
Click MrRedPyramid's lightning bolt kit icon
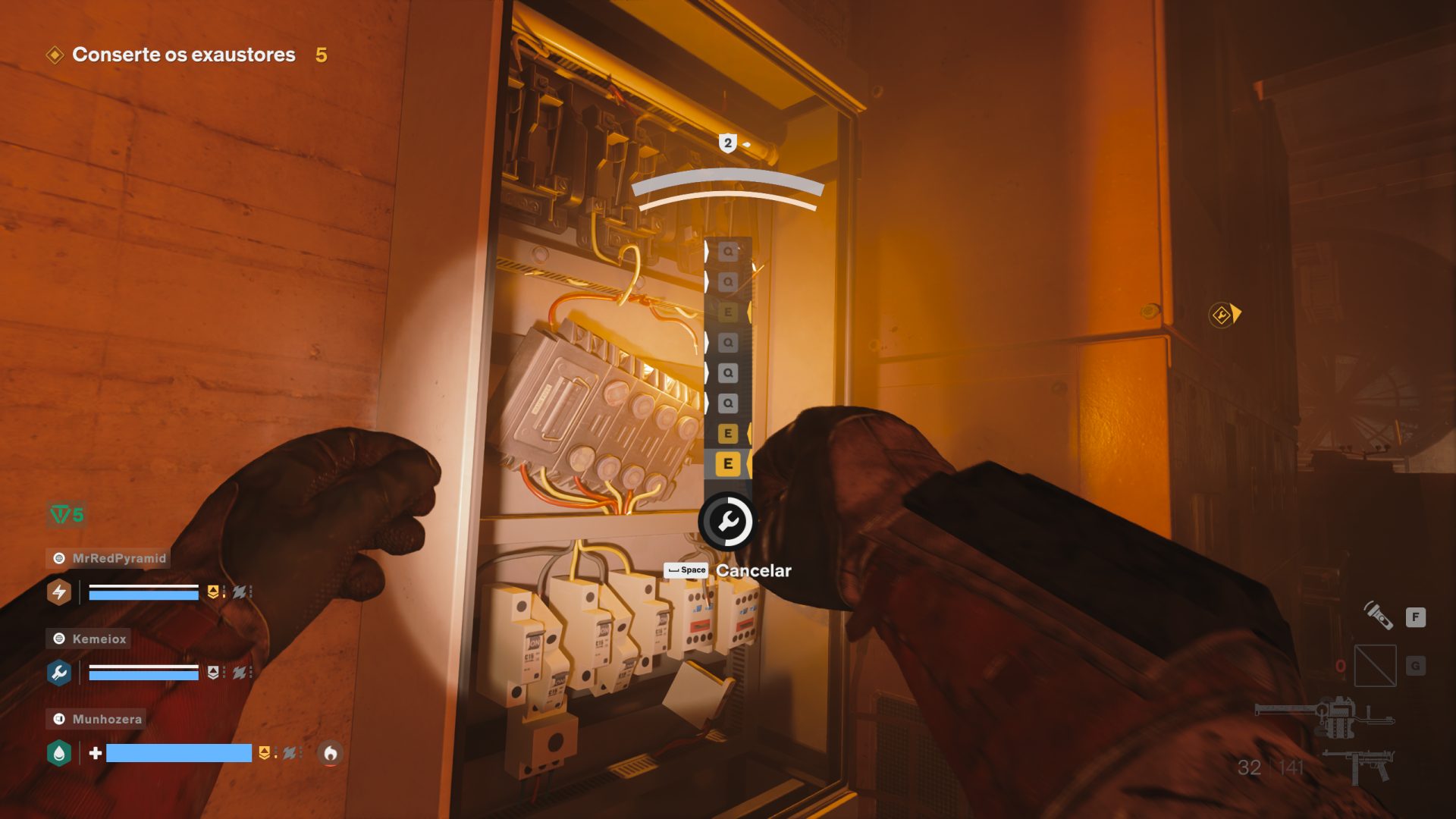59,592
